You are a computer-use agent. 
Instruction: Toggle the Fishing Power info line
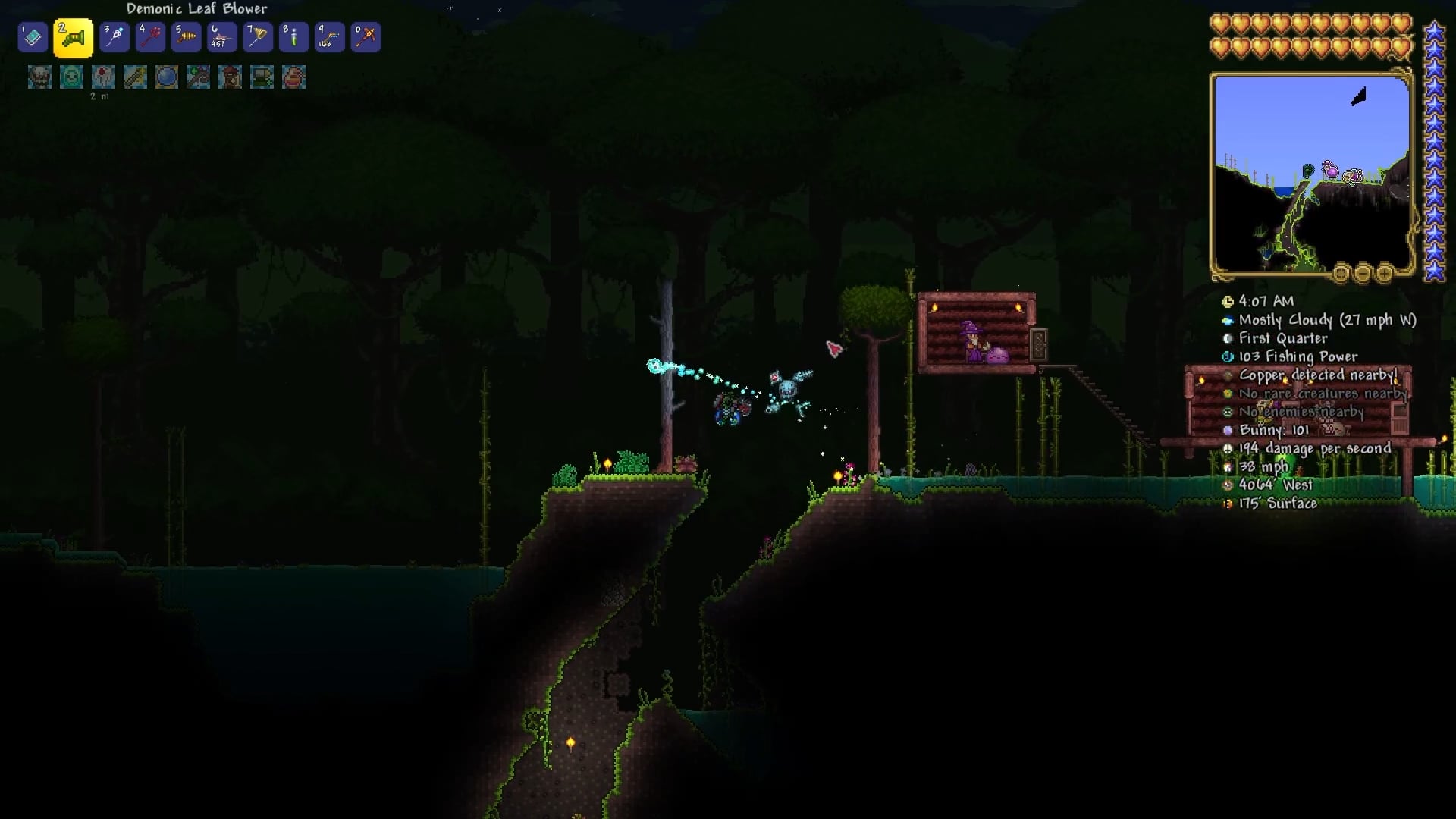tap(1298, 356)
